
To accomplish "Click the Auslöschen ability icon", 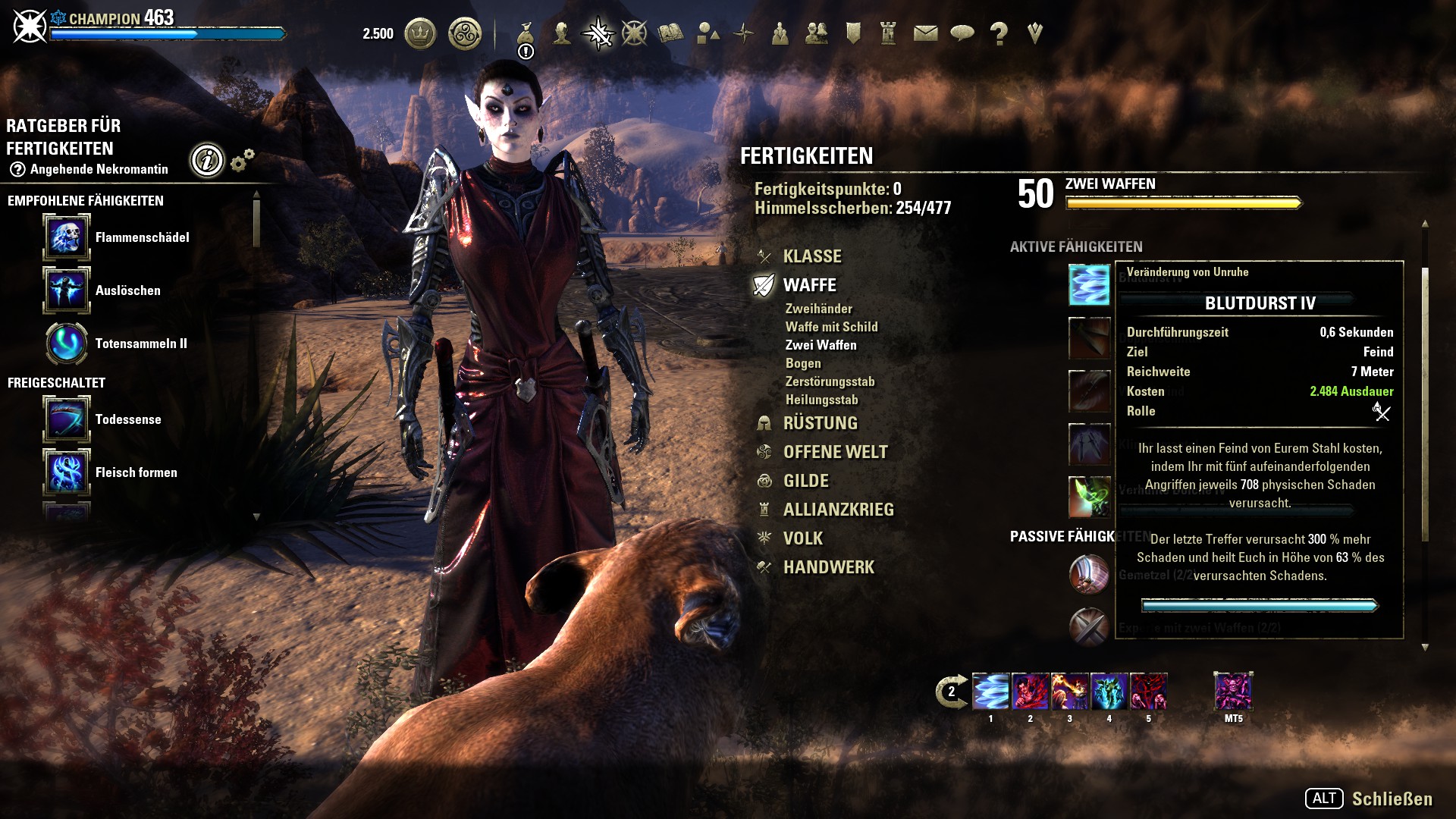I will [x=67, y=290].
